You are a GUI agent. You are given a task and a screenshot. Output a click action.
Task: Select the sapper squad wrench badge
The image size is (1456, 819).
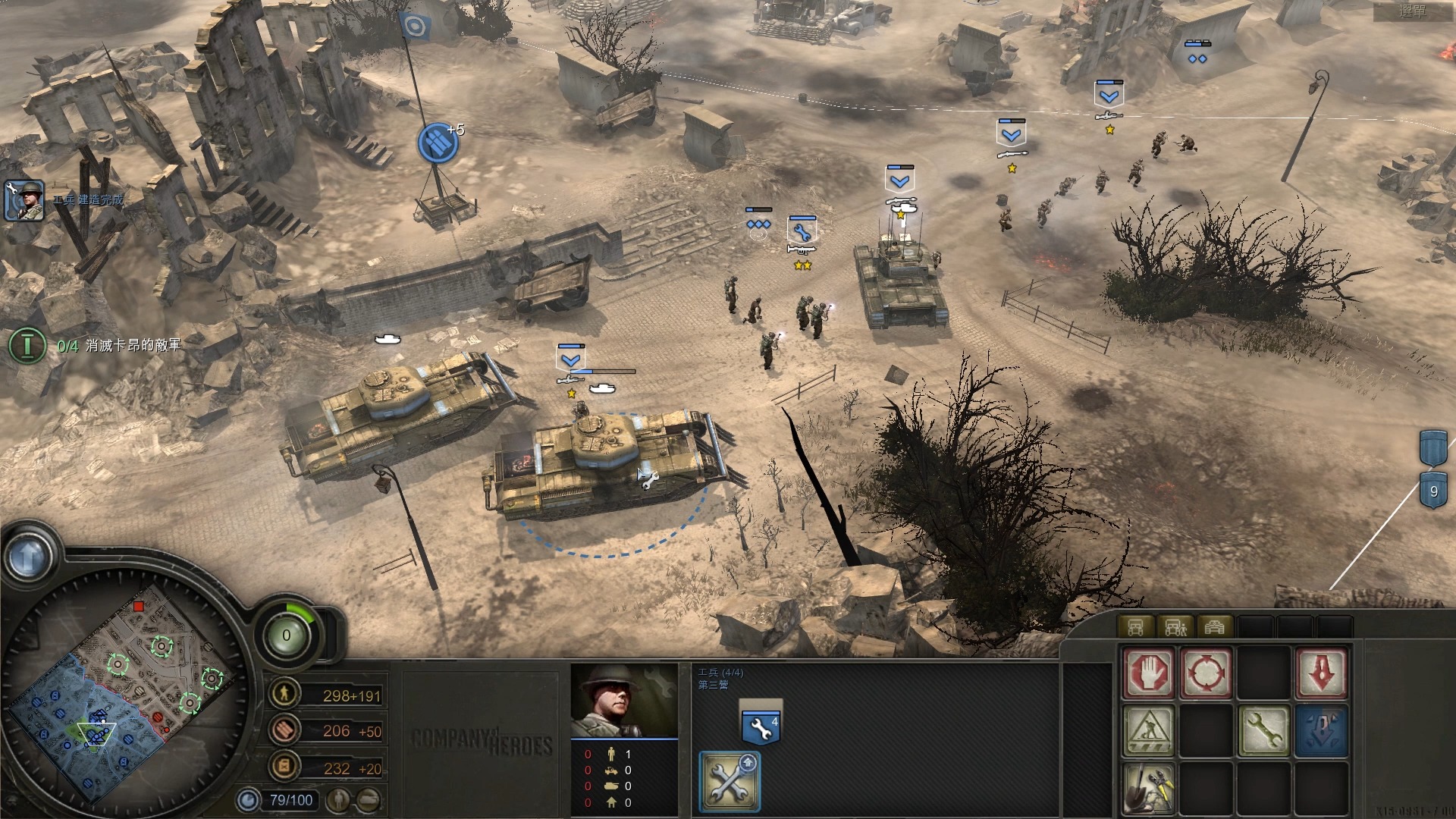(x=759, y=726)
